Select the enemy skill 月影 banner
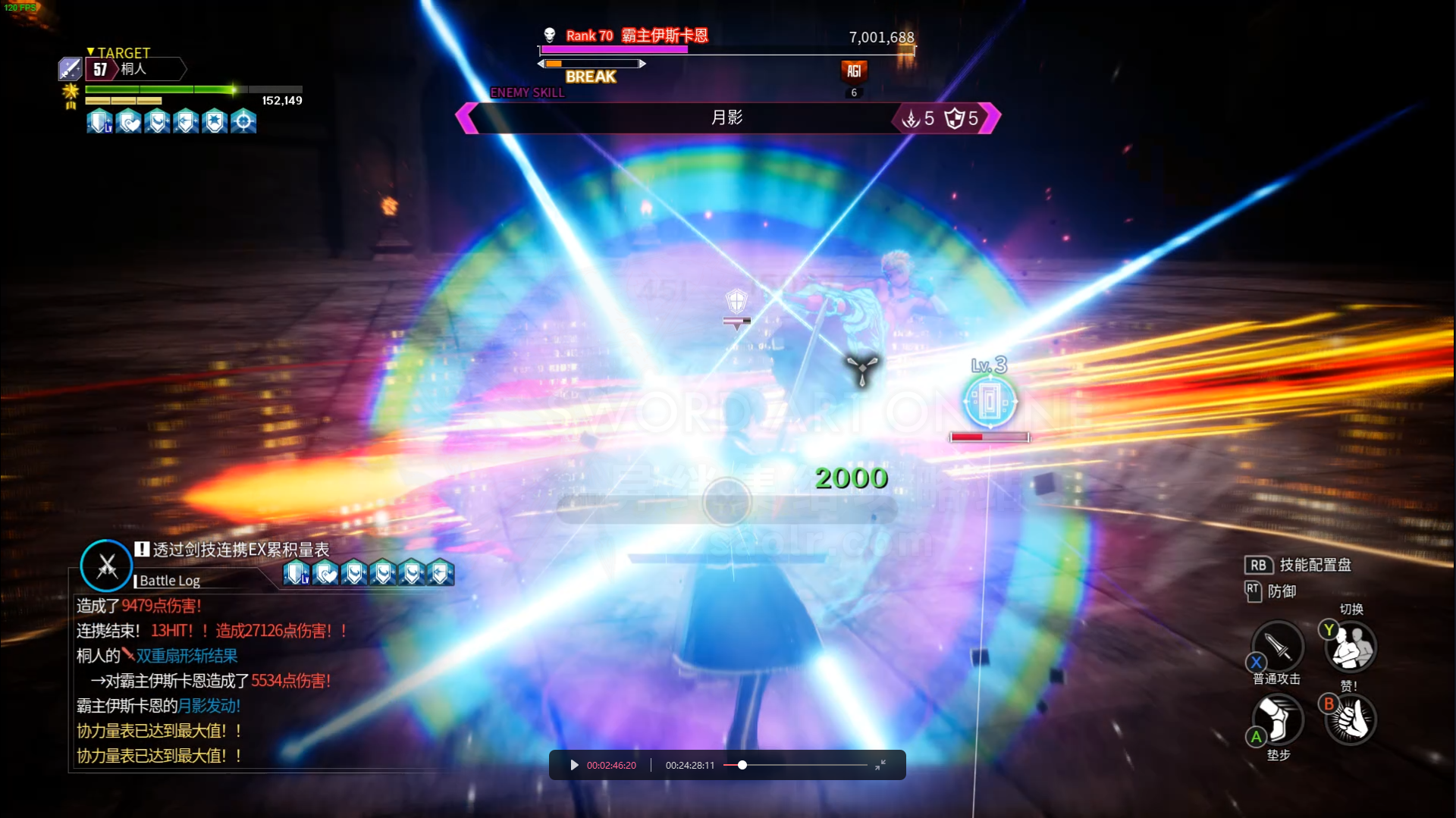 click(726, 118)
